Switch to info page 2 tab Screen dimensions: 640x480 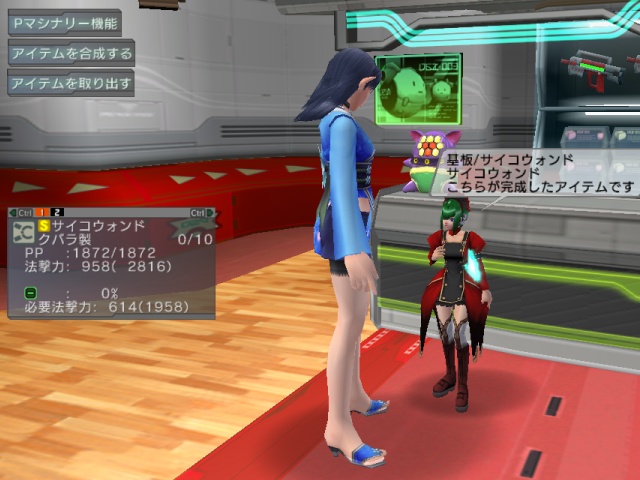58,212
